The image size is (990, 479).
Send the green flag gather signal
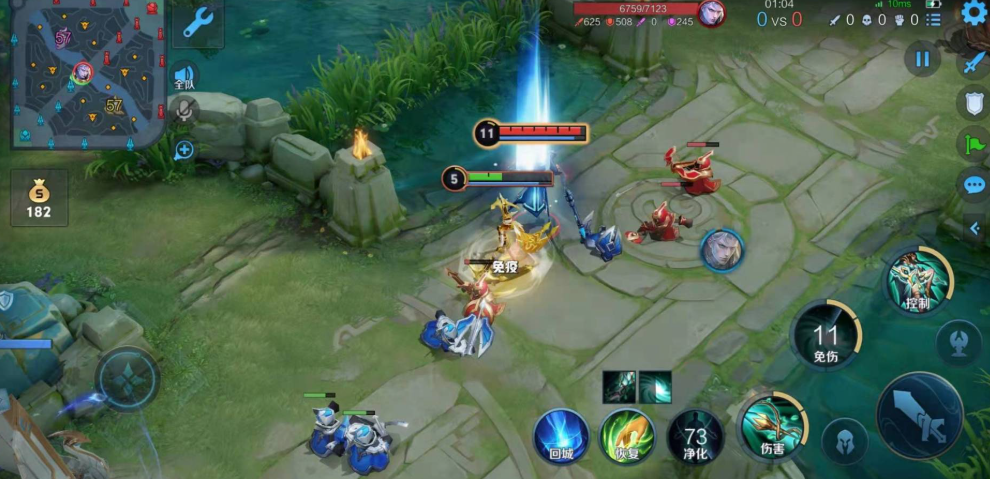click(x=974, y=144)
